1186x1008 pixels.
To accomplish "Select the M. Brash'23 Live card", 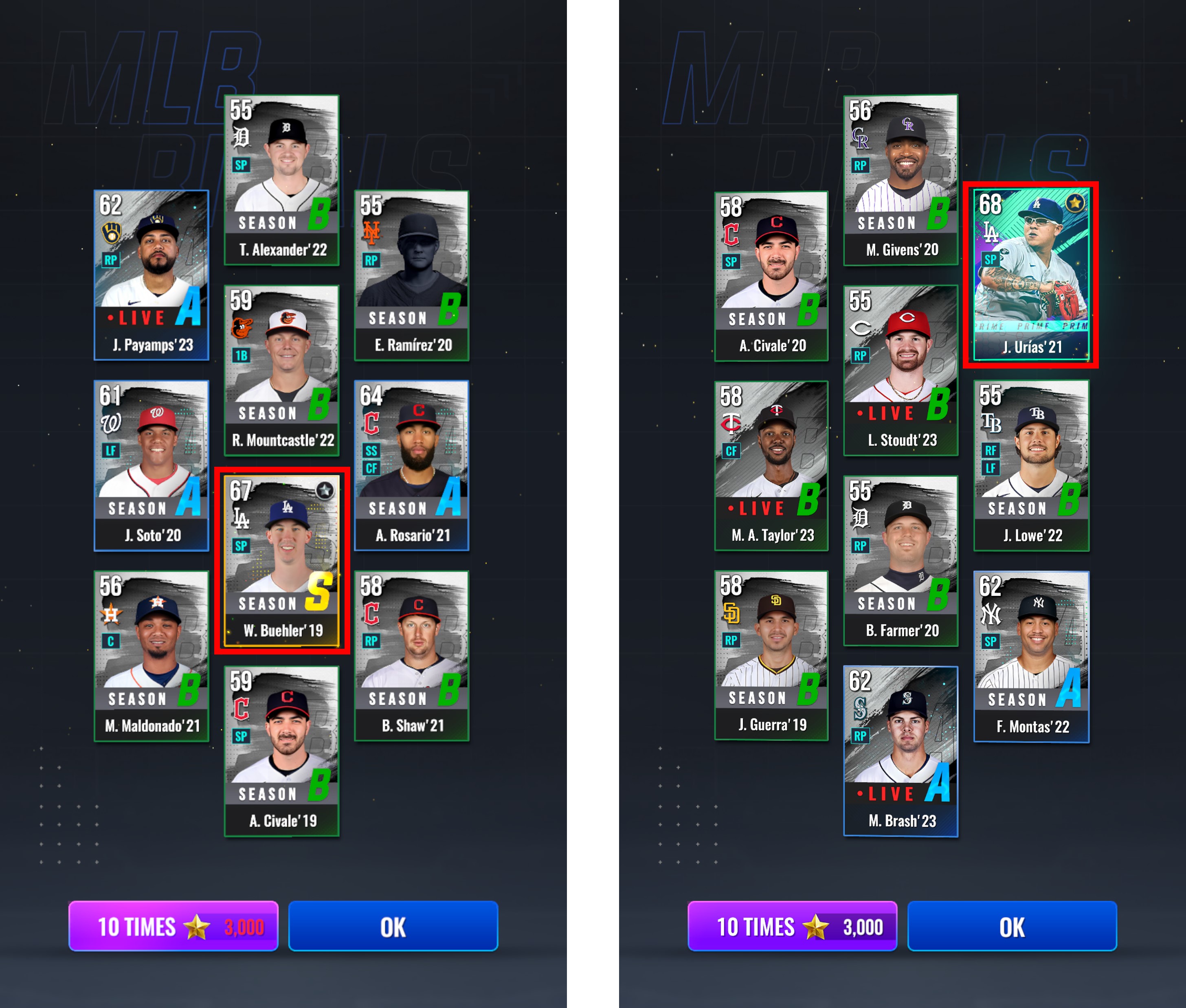I will [901, 751].
